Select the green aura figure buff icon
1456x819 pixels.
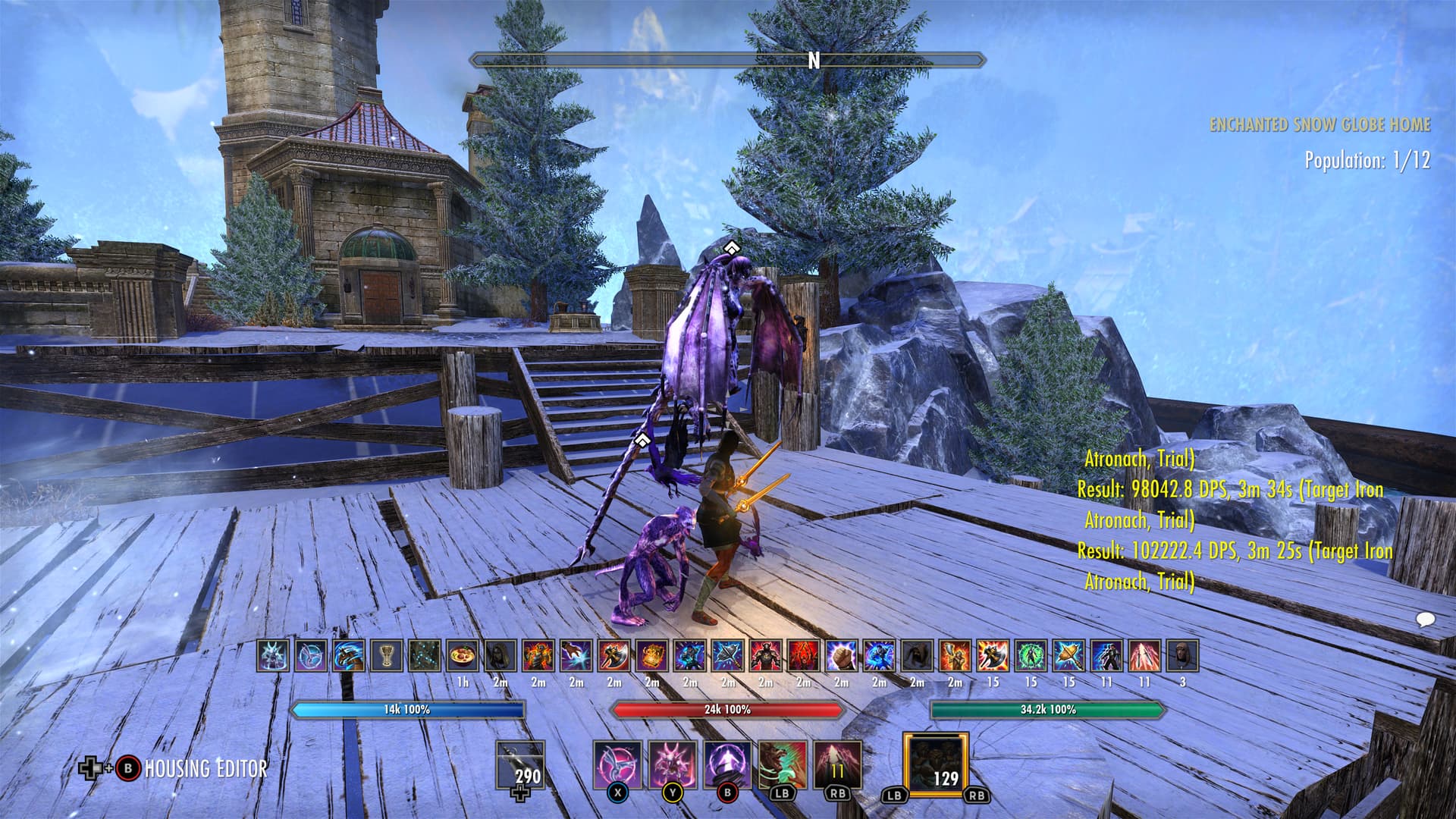(1031, 655)
